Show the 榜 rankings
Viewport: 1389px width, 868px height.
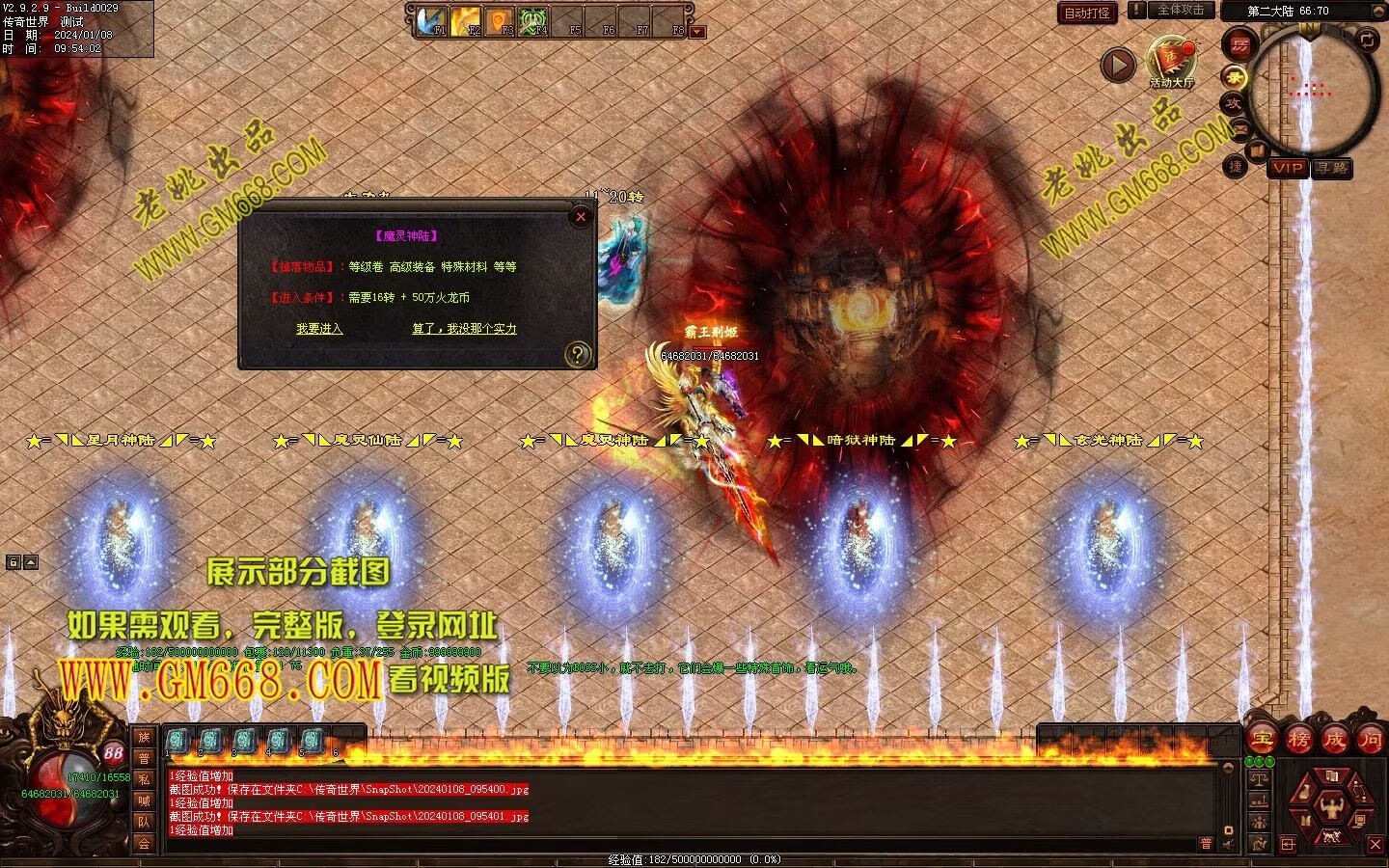point(1298,740)
